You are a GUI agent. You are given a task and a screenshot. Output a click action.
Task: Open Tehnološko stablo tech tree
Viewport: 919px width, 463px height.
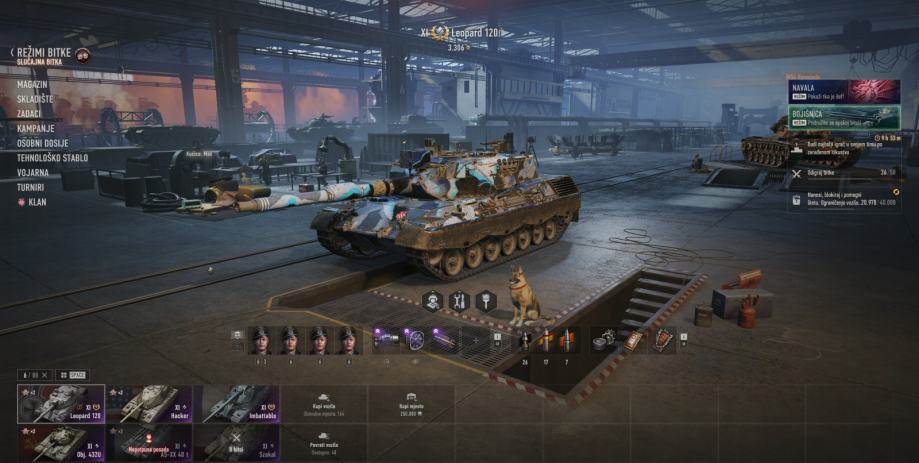52,158
